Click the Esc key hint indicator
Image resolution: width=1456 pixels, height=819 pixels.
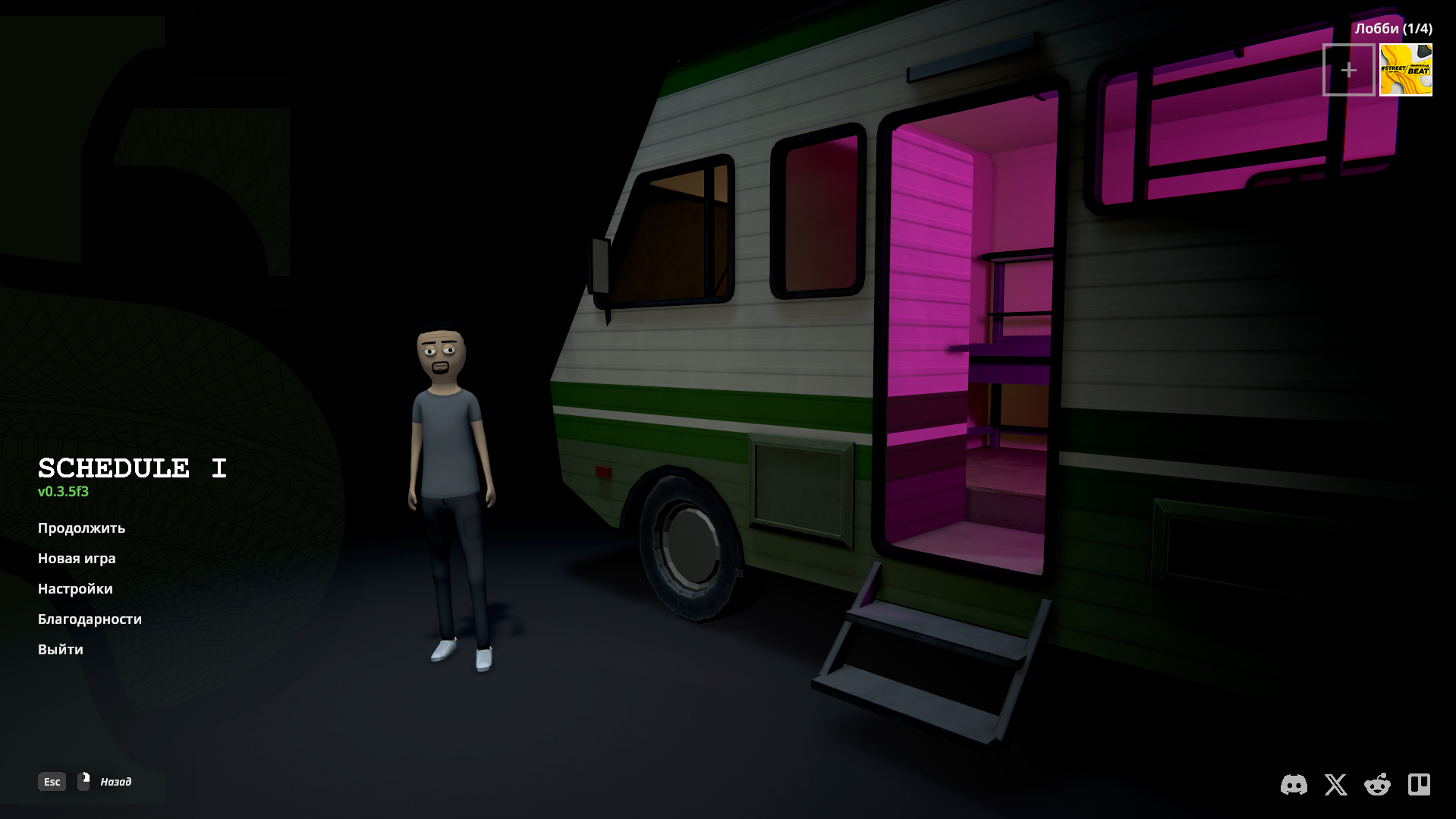[x=51, y=781]
